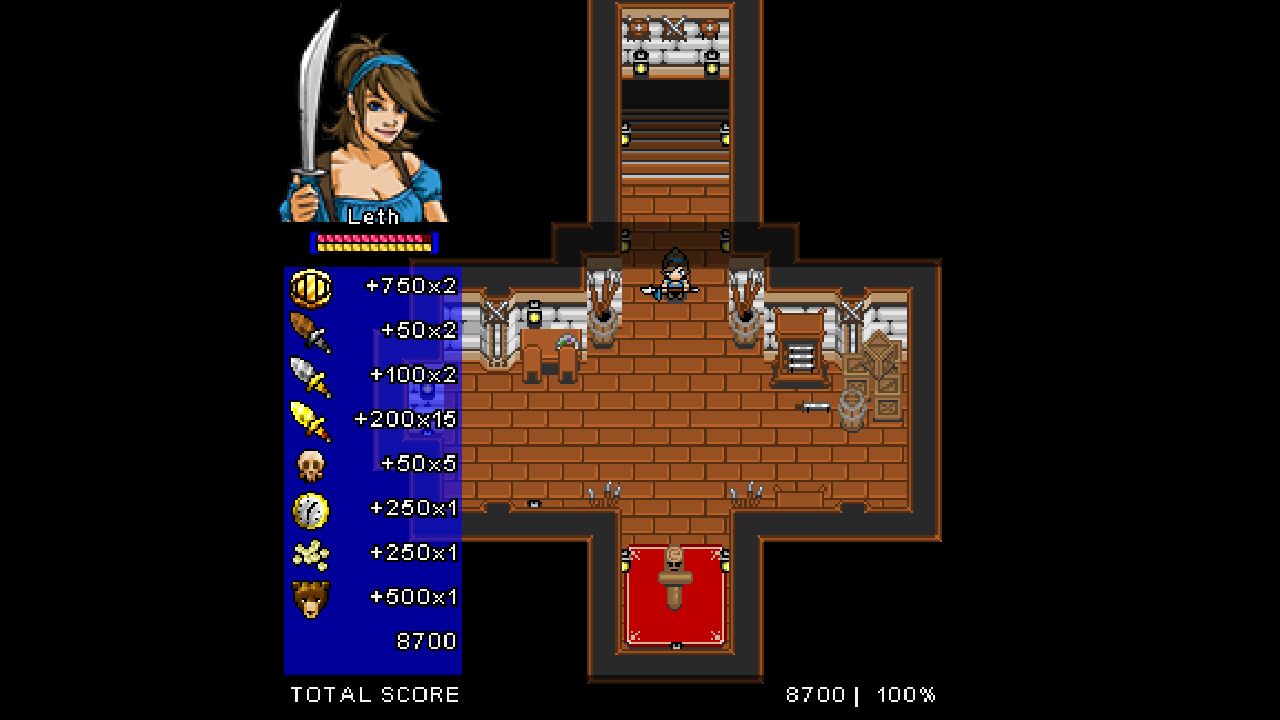Screen dimensions: 1280x720
Task: Select the golden dagger worth 200x15
Action: (310, 419)
